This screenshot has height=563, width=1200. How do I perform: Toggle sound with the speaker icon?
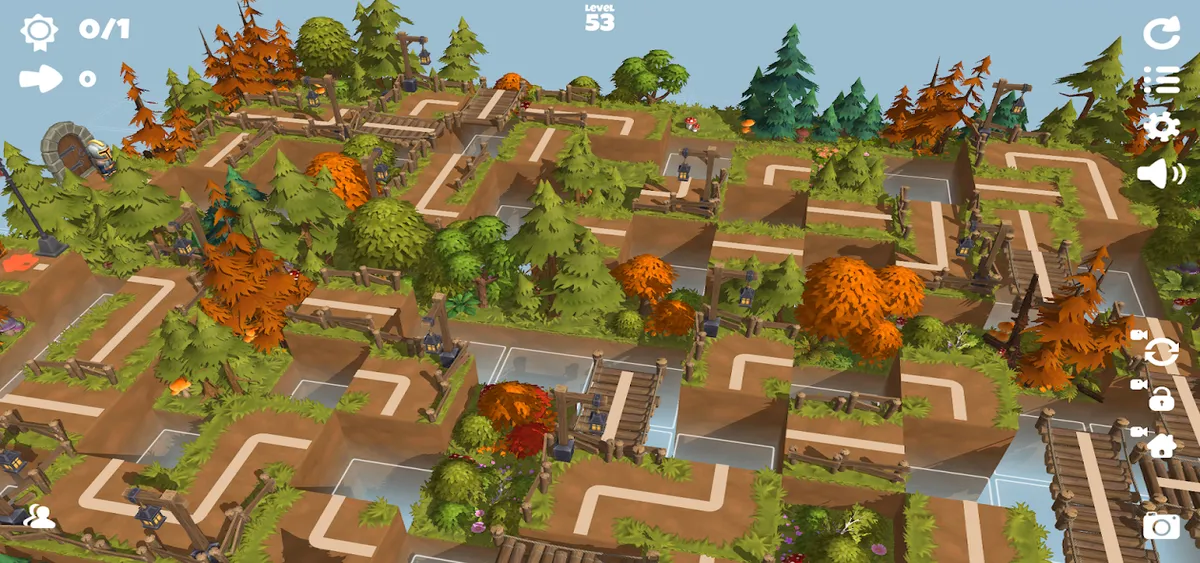1161,173
